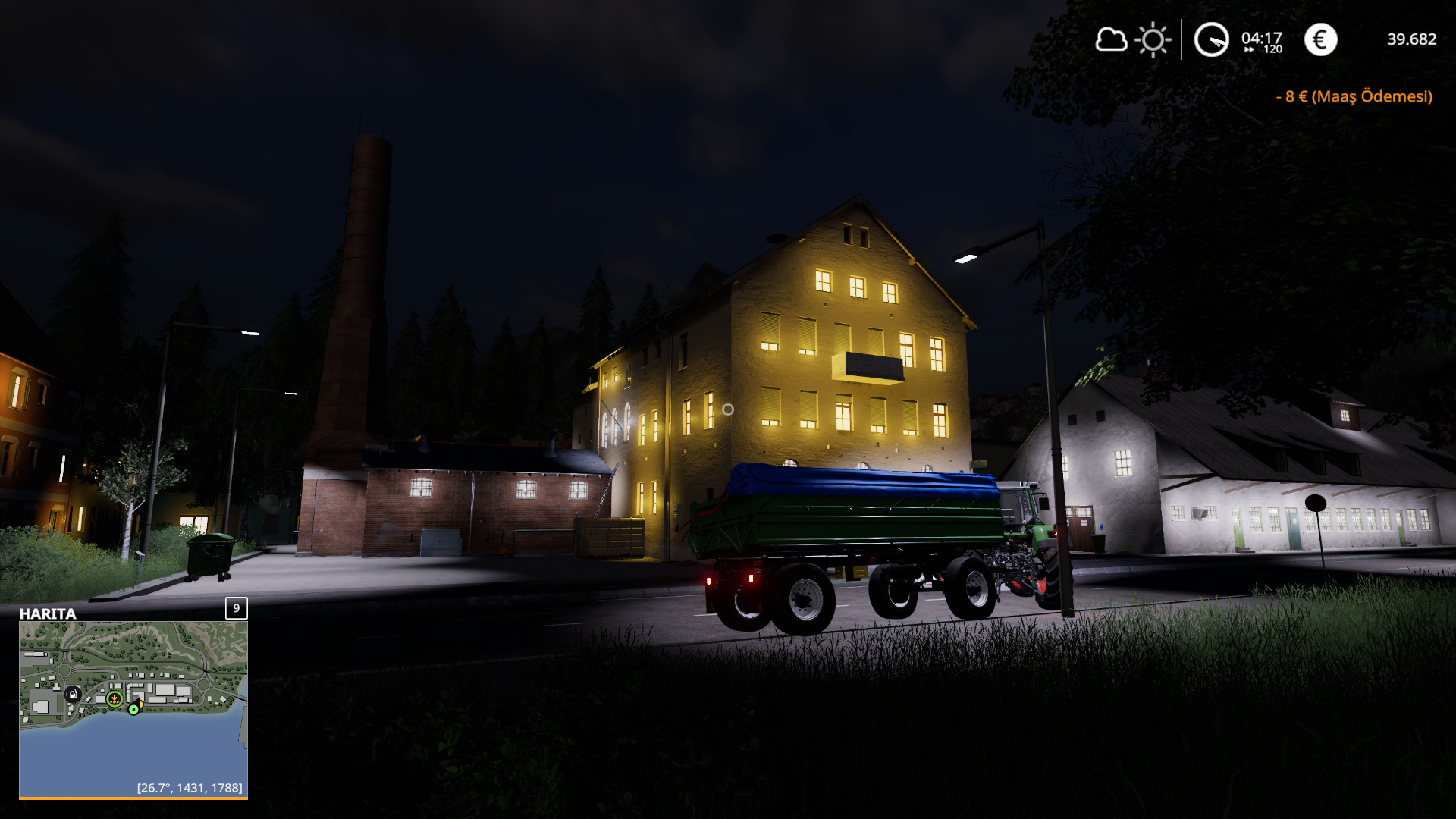Select the padlock marker on the minimap

tap(73, 694)
